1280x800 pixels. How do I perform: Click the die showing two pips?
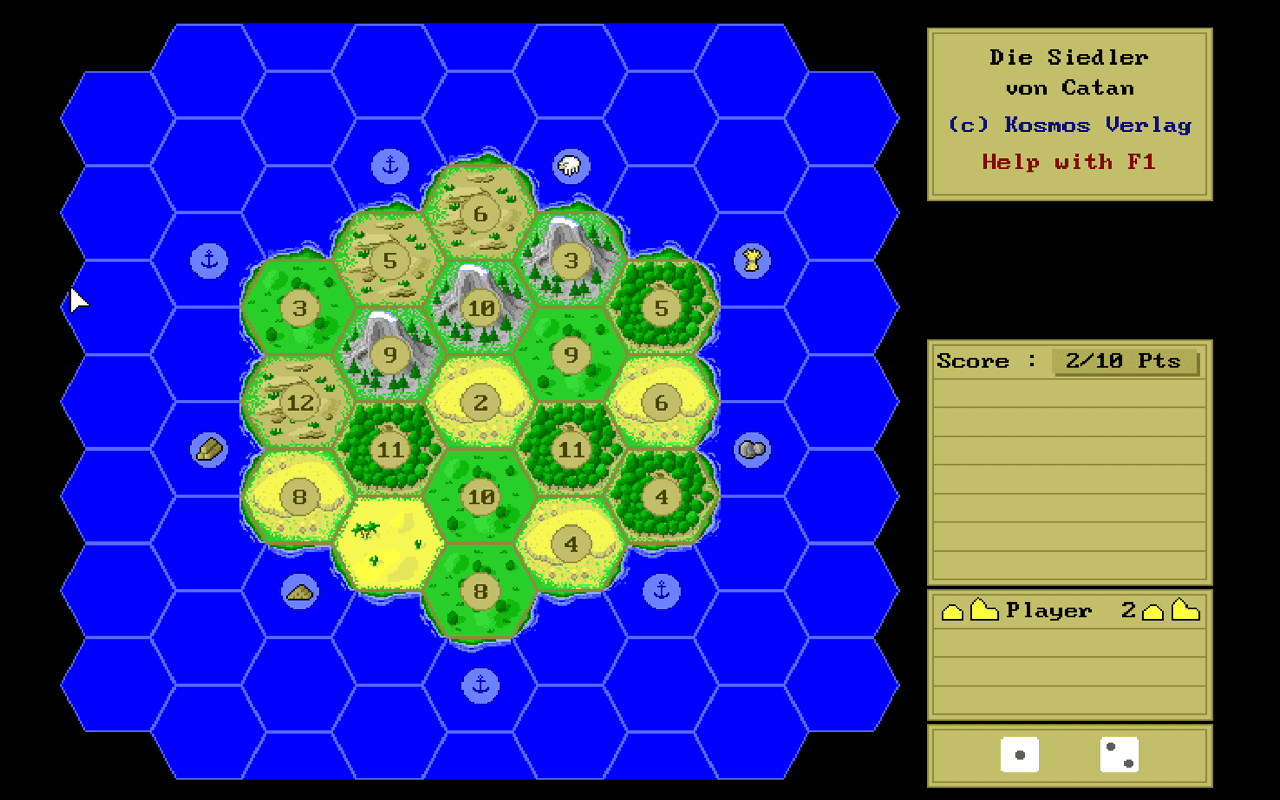coord(1120,755)
